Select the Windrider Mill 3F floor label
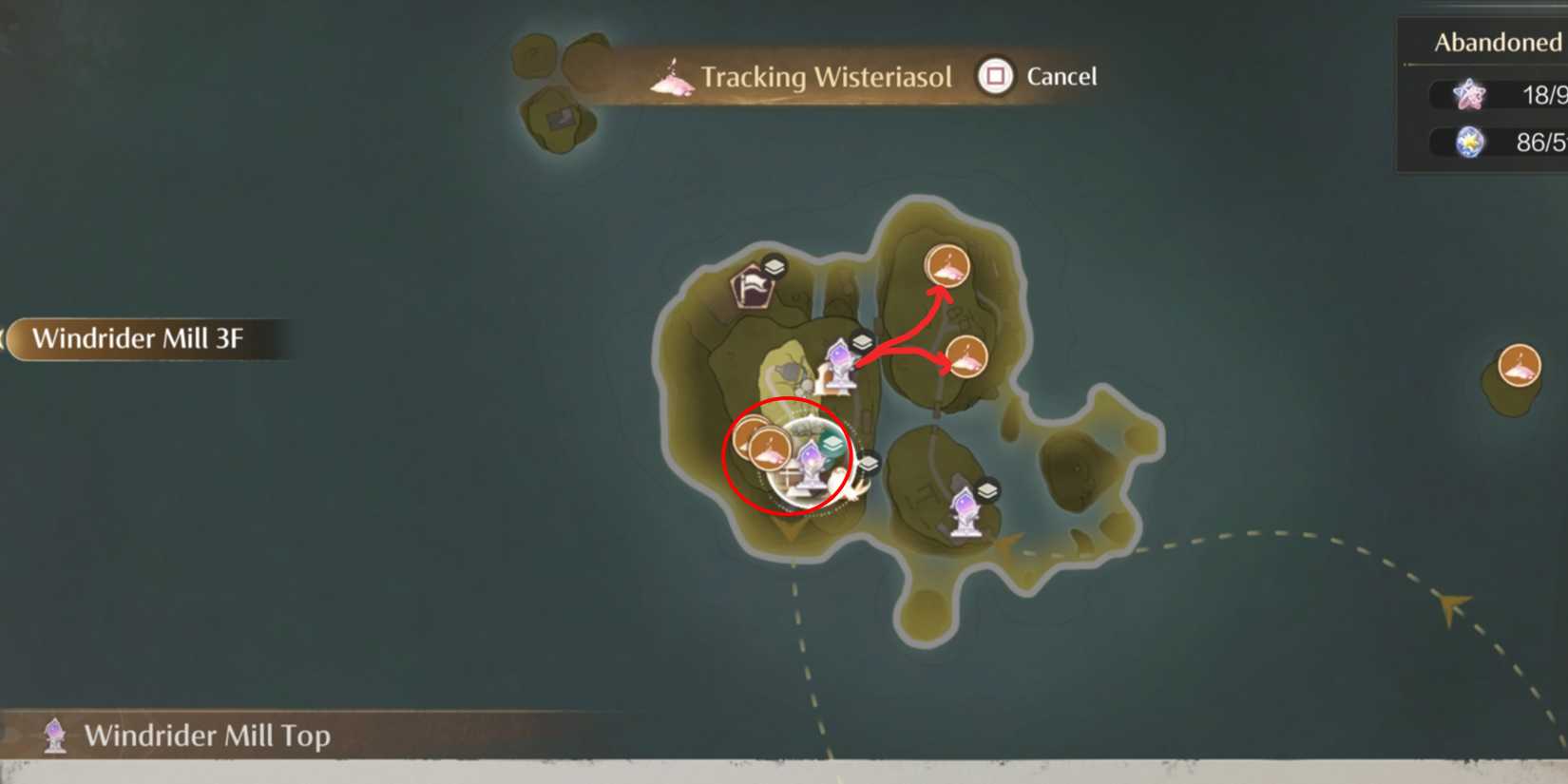This screenshot has height=784, width=1568. (x=139, y=337)
